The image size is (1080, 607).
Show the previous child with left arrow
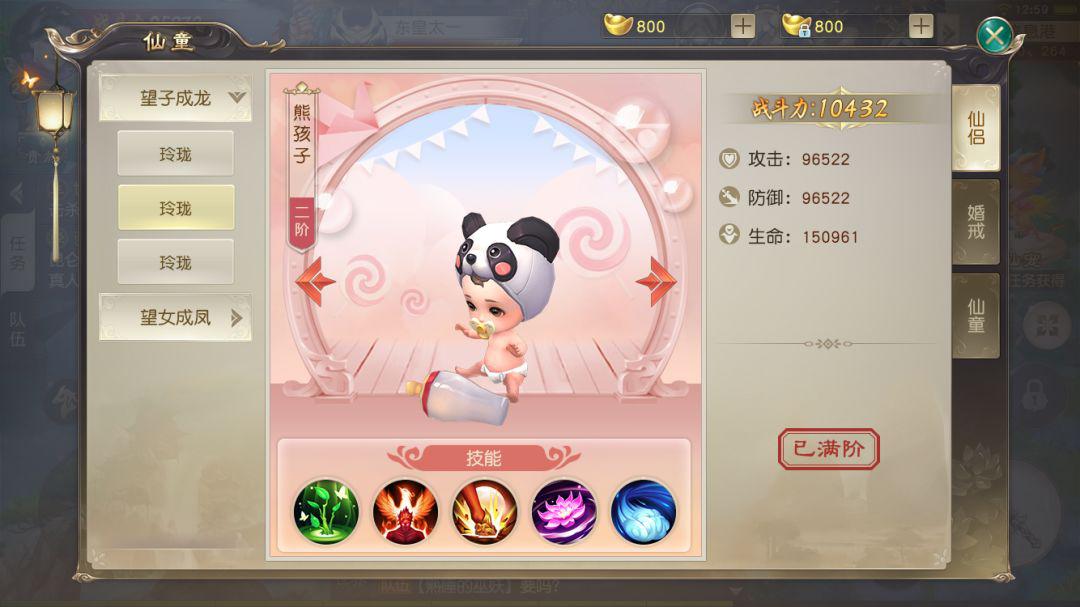[x=314, y=281]
